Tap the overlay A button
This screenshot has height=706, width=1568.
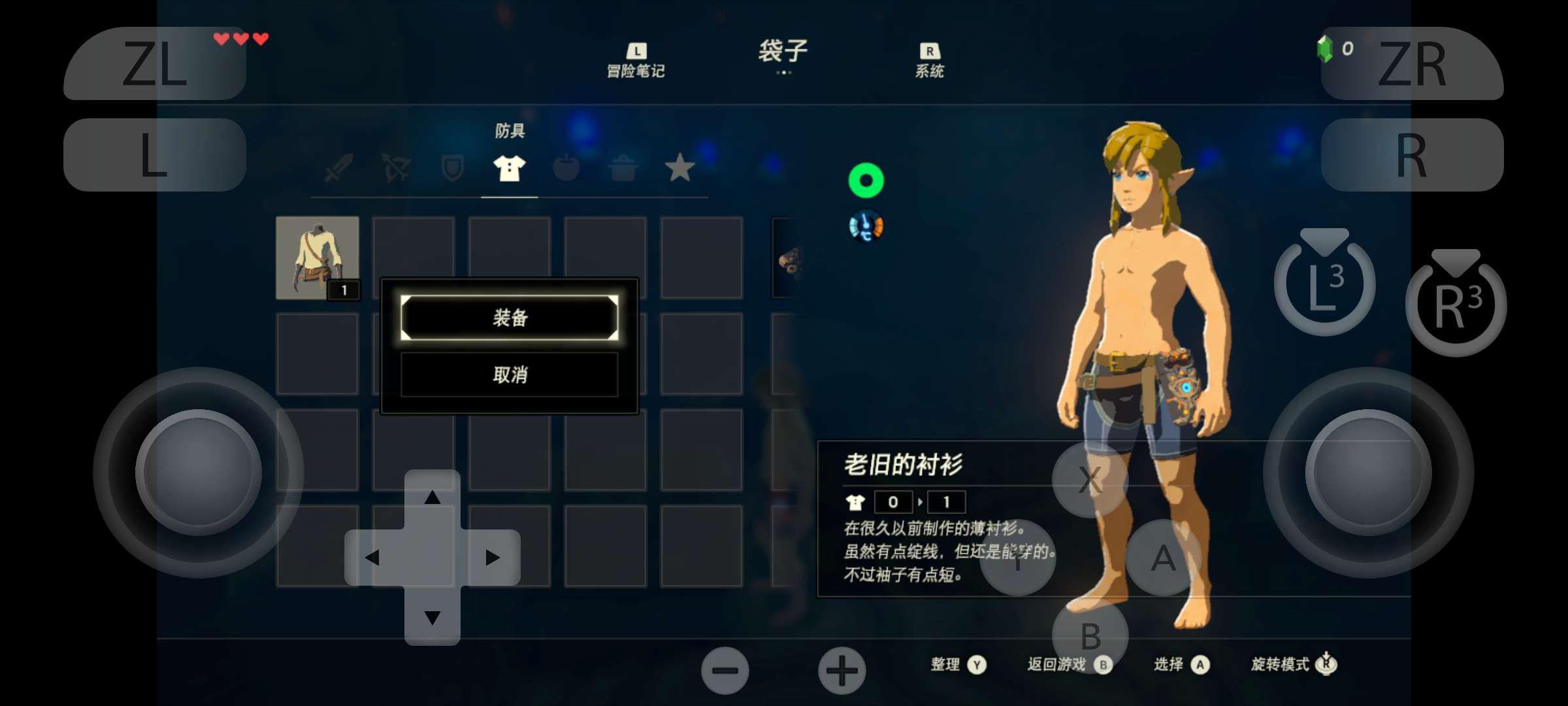(x=1163, y=558)
